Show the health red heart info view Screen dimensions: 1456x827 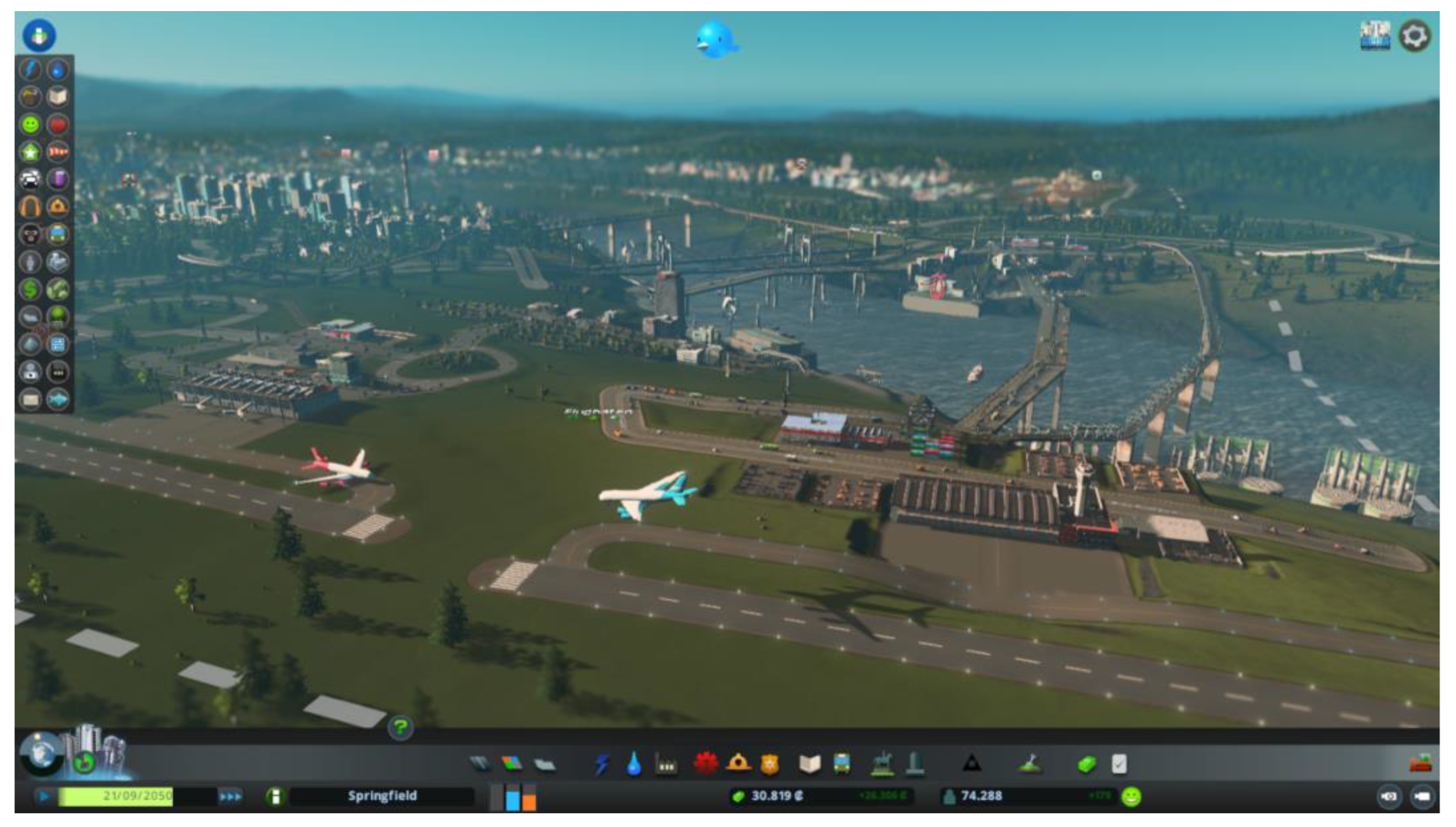58,124
